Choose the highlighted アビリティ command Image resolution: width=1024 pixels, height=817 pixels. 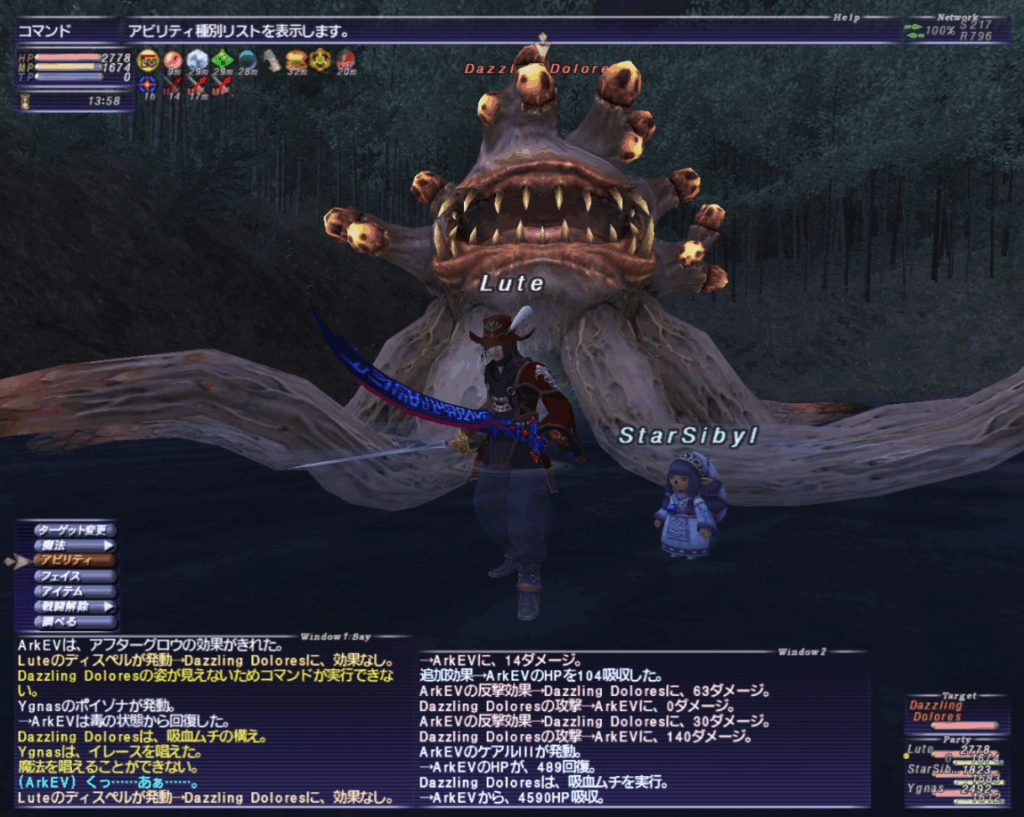(x=74, y=561)
